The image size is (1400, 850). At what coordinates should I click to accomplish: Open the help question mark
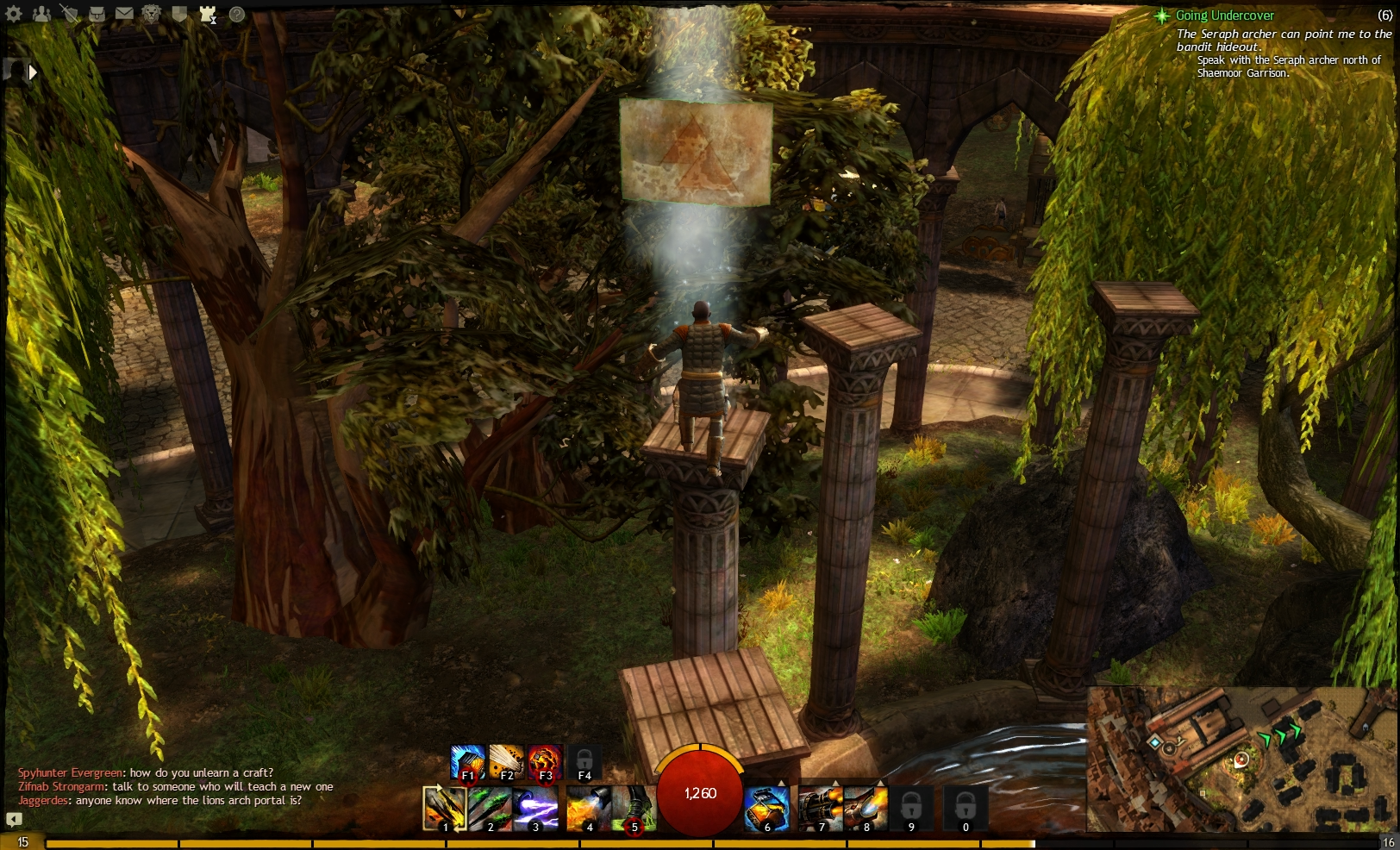(x=237, y=15)
